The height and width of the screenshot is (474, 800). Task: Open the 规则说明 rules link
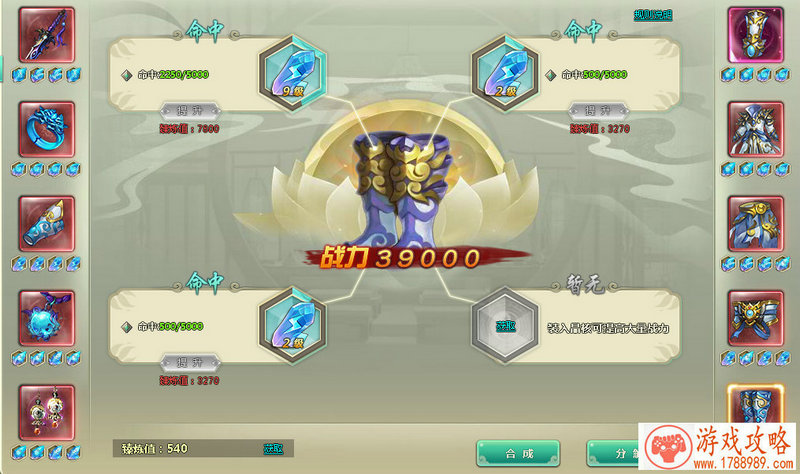[x=655, y=15]
